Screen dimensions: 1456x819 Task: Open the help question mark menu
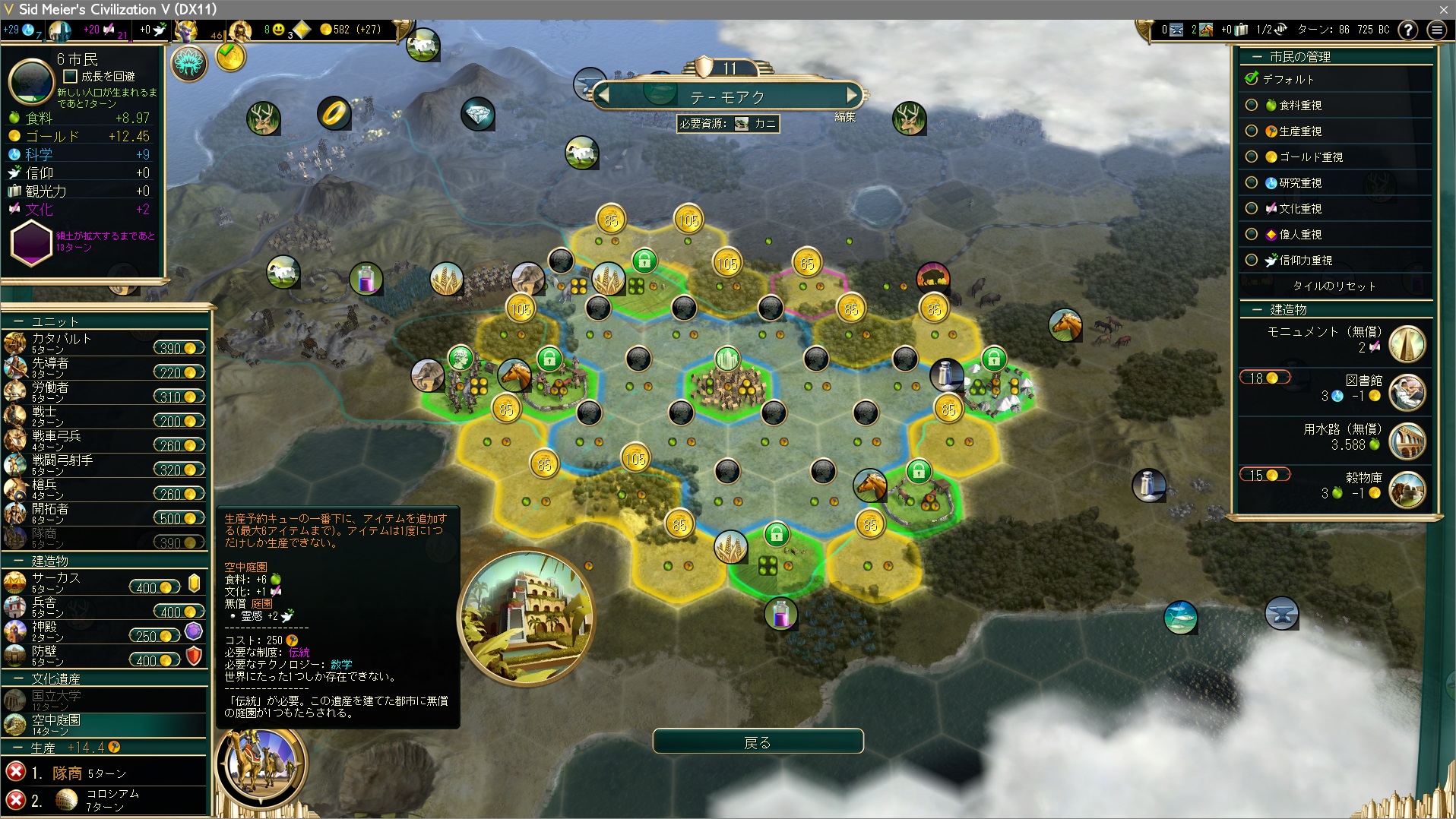click(1407, 30)
